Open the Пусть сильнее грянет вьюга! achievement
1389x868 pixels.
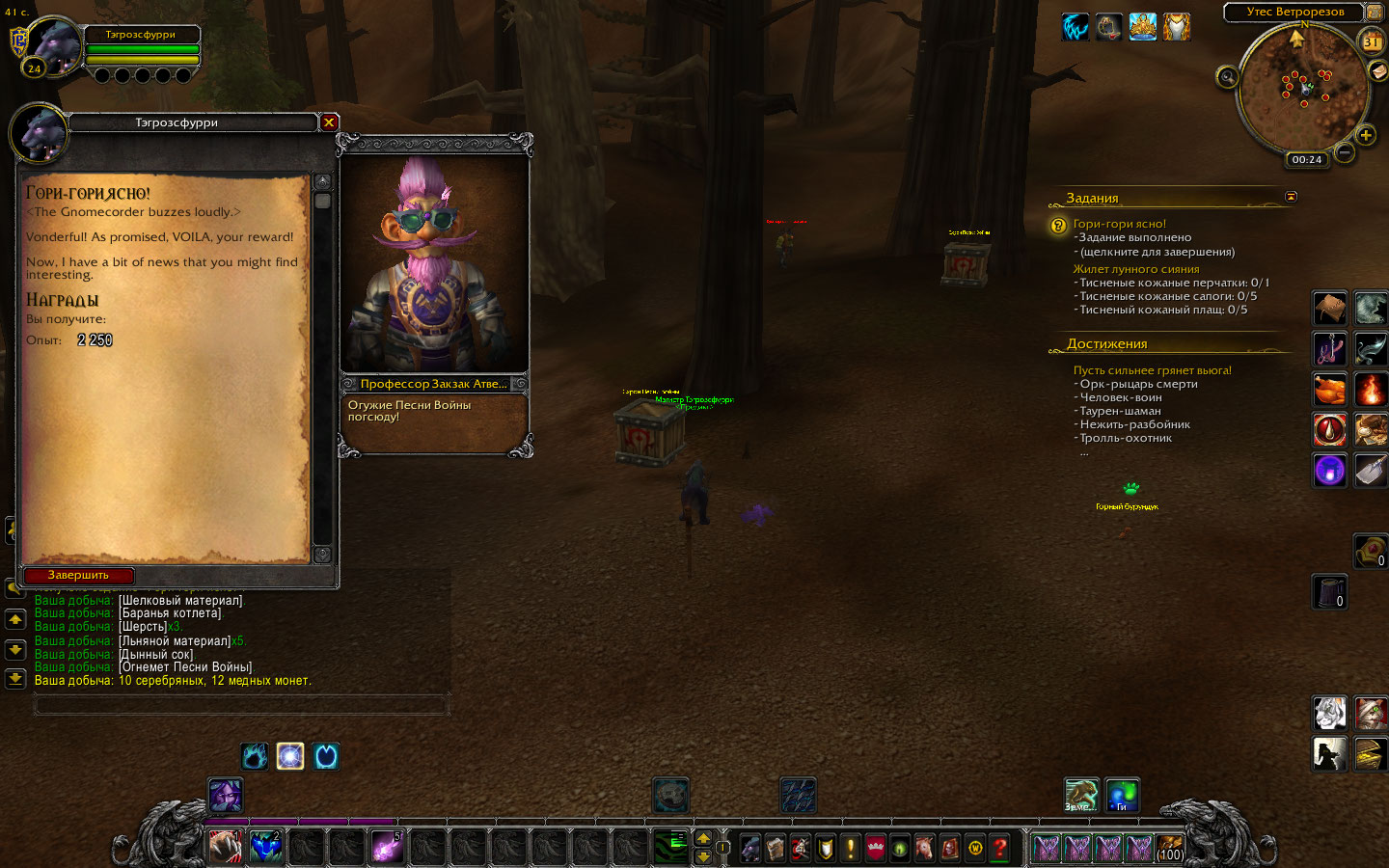(x=1152, y=370)
